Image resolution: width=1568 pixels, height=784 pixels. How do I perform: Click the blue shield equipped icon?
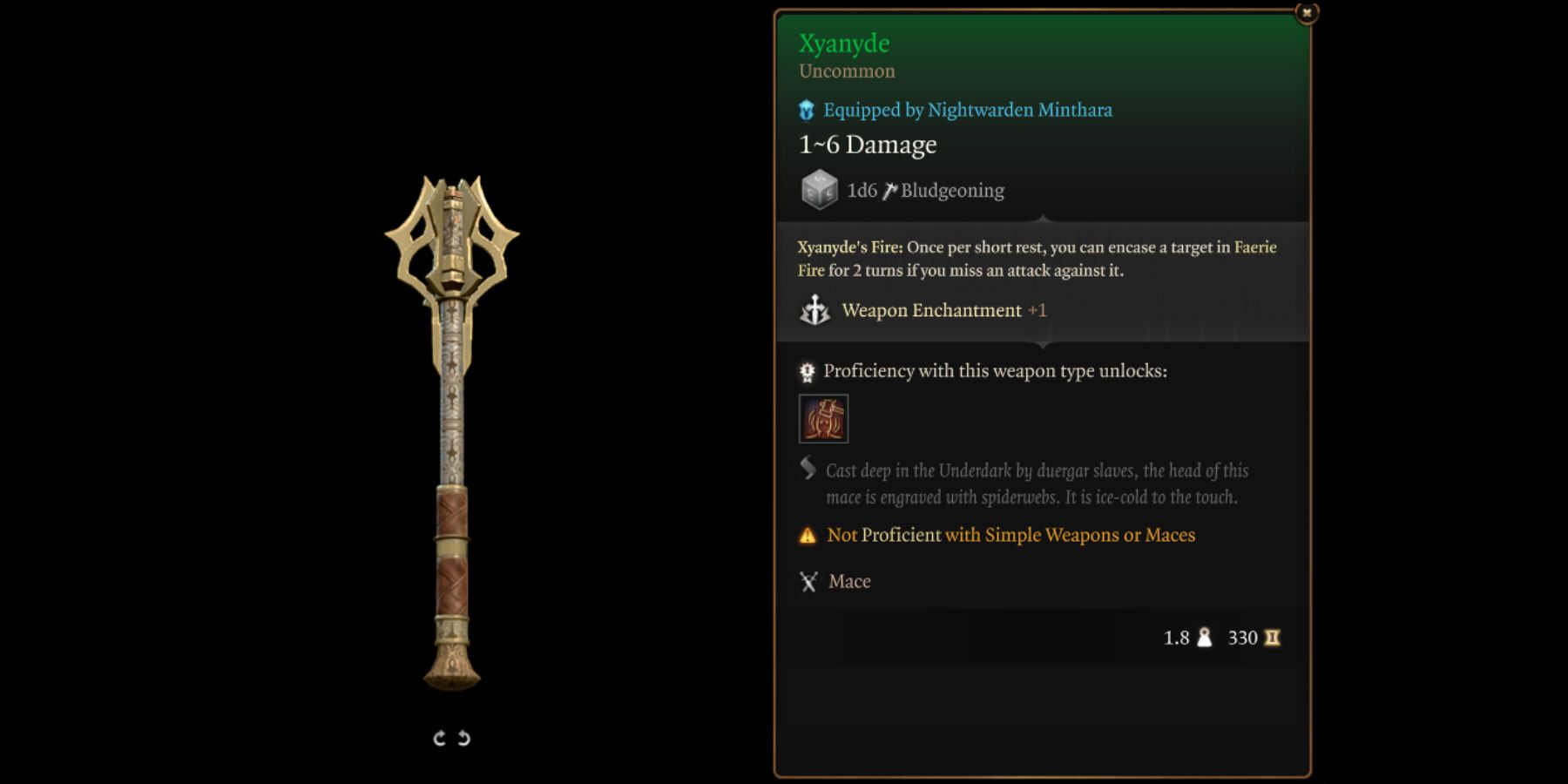coord(806,109)
